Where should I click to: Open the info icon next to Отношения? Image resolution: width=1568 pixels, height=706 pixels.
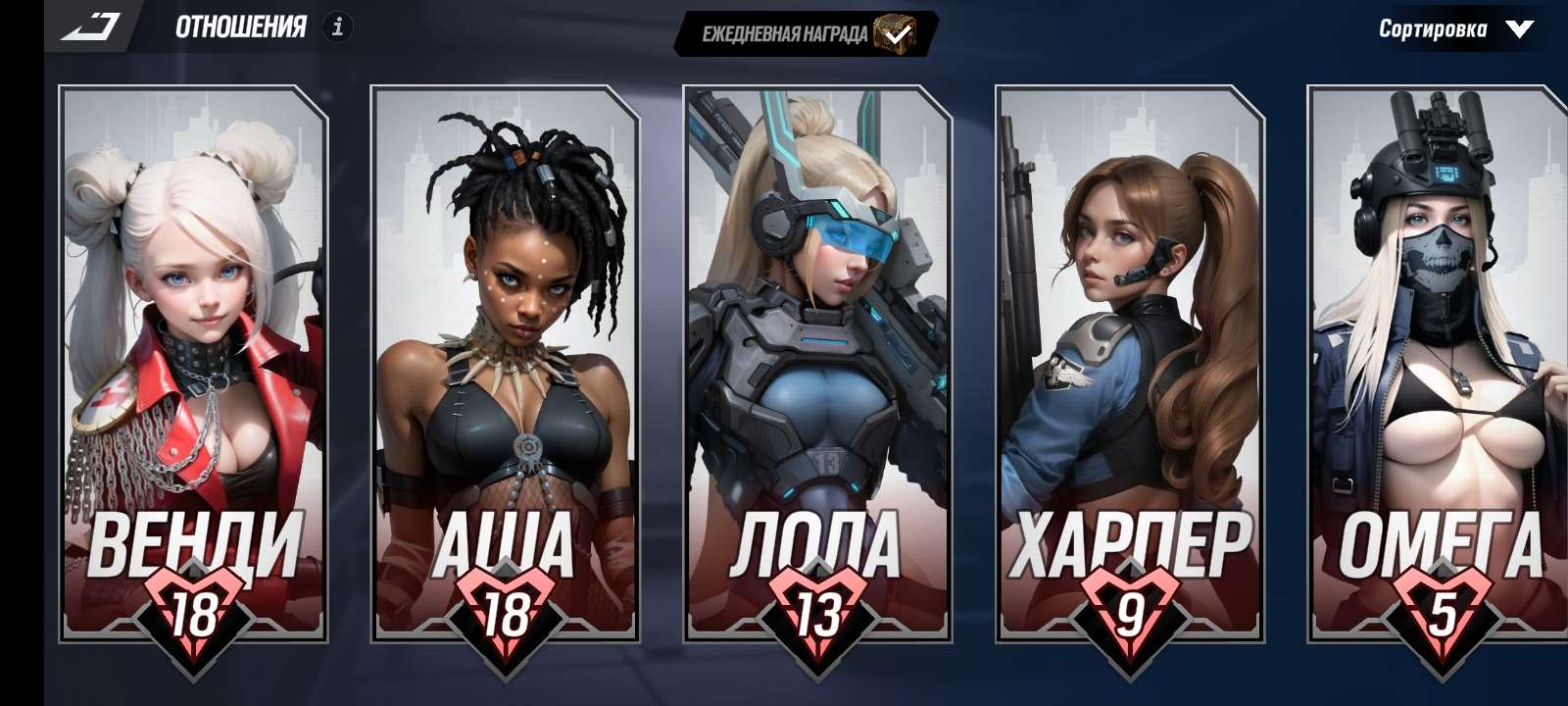tap(338, 26)
